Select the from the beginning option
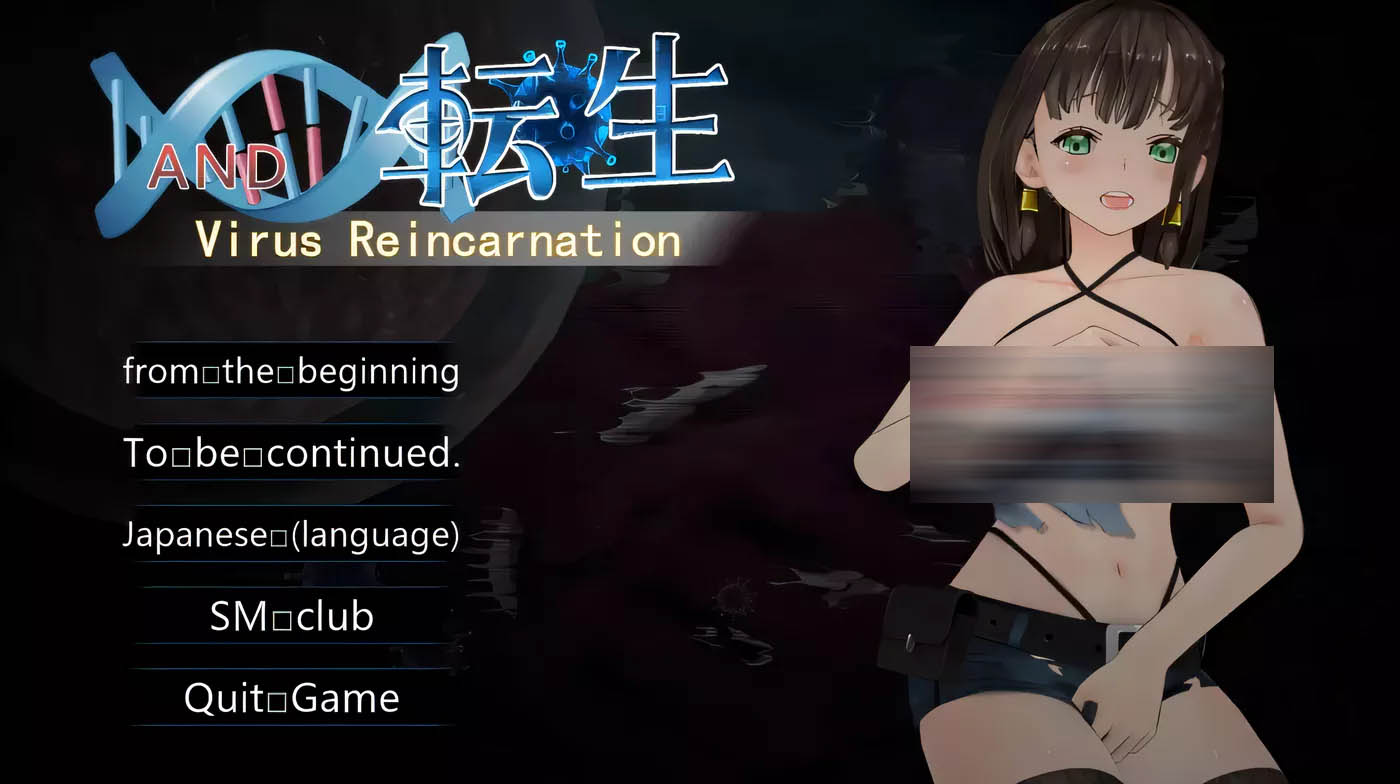The height and width of the screenshot is (784, 1400). pyautogui.click(x=291, y=371)
